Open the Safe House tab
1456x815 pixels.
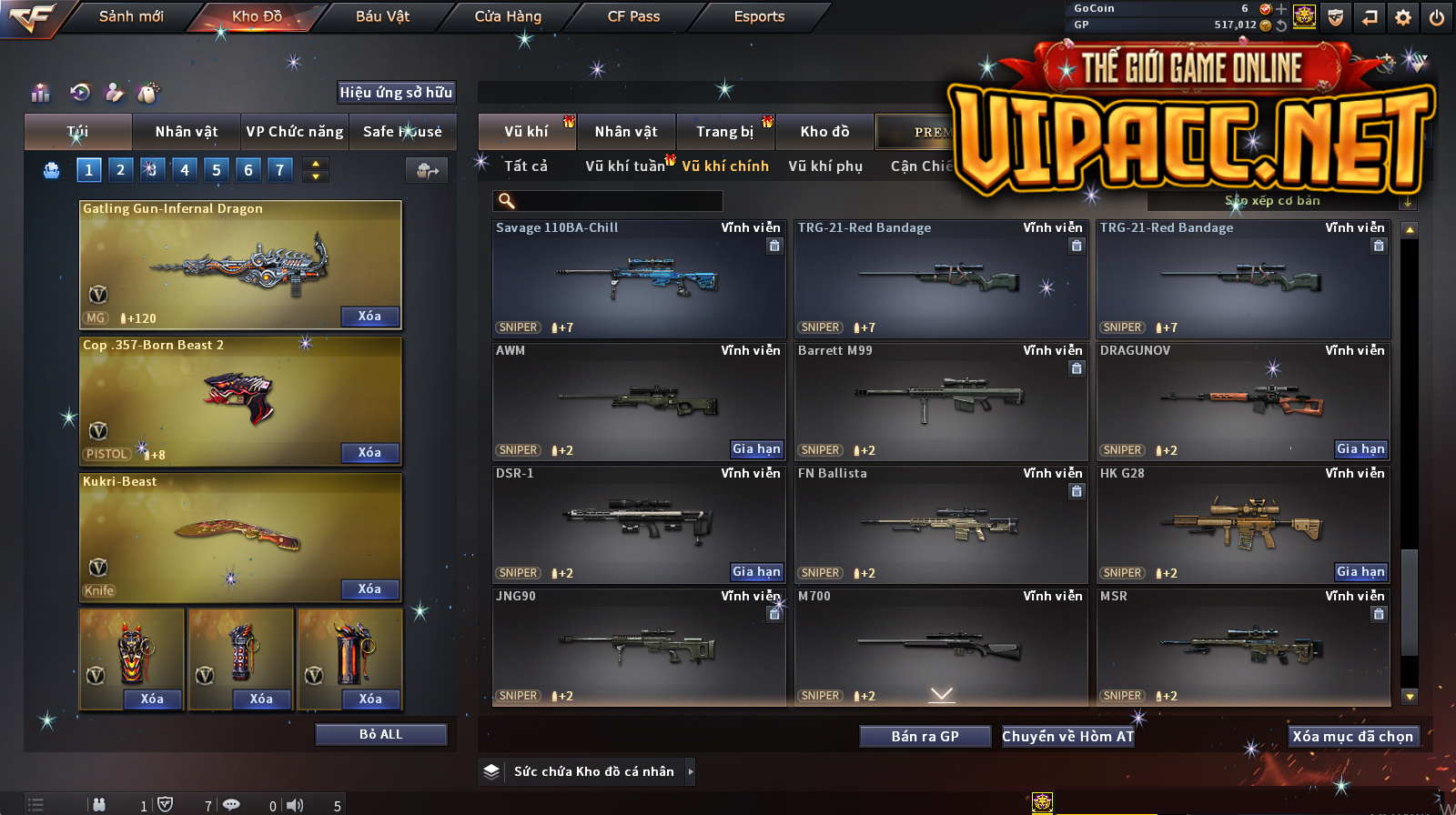402,132
